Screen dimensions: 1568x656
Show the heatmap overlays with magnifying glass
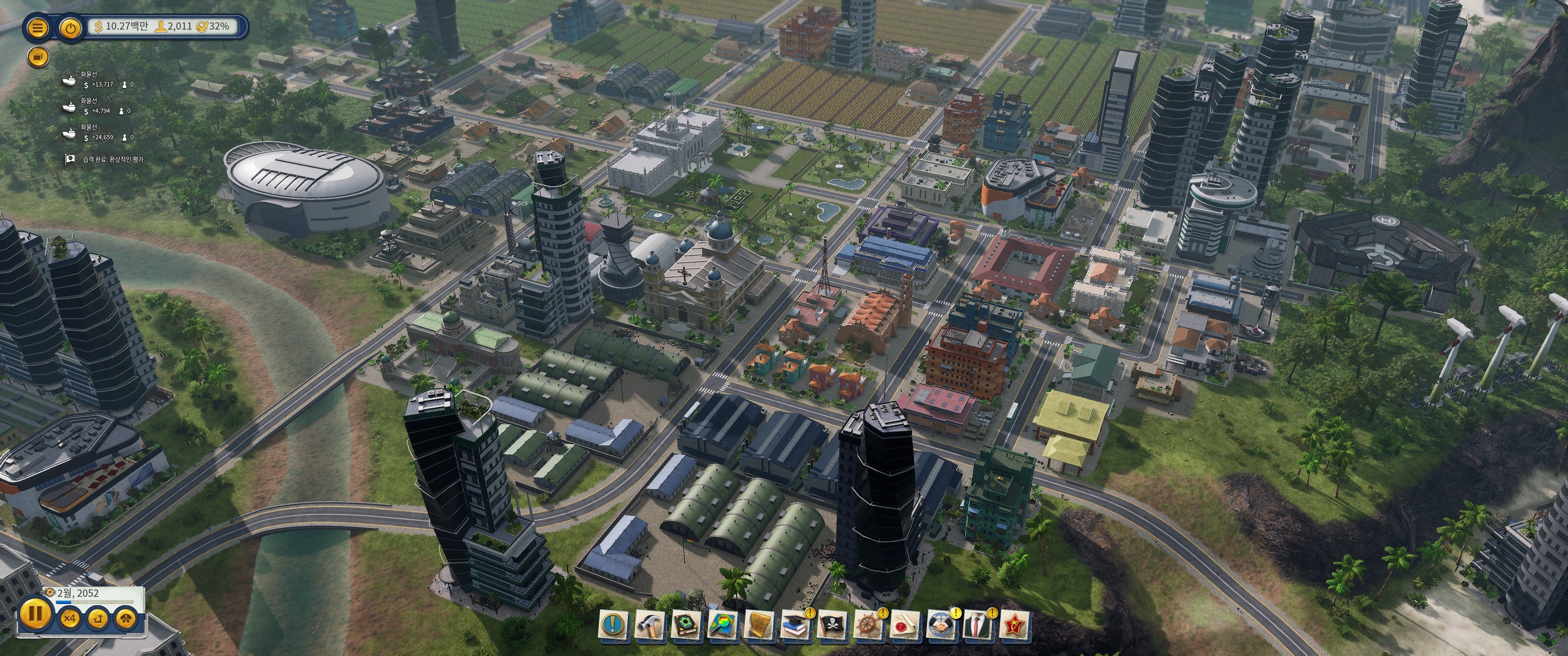pyautogui.click(x=722, y=625)
